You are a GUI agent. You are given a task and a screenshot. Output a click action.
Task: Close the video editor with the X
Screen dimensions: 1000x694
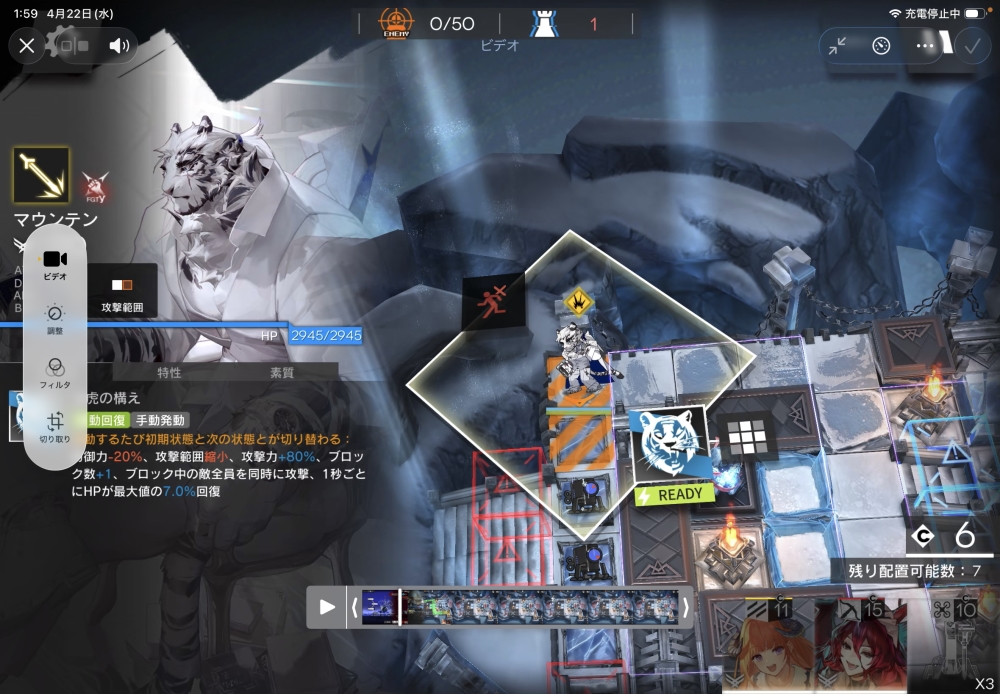click(x=27, y=45)
